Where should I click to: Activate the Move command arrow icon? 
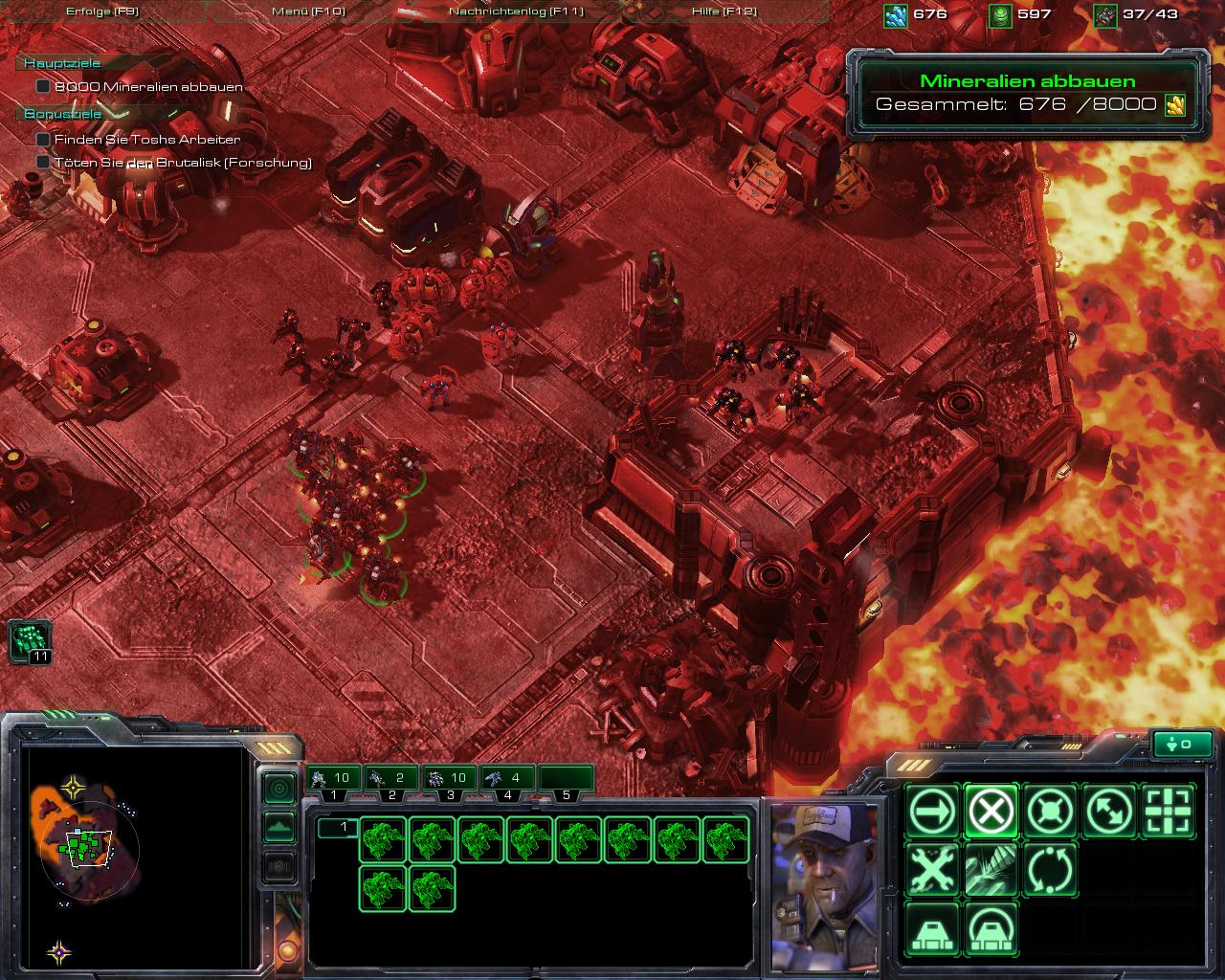(x=931, y=813)
